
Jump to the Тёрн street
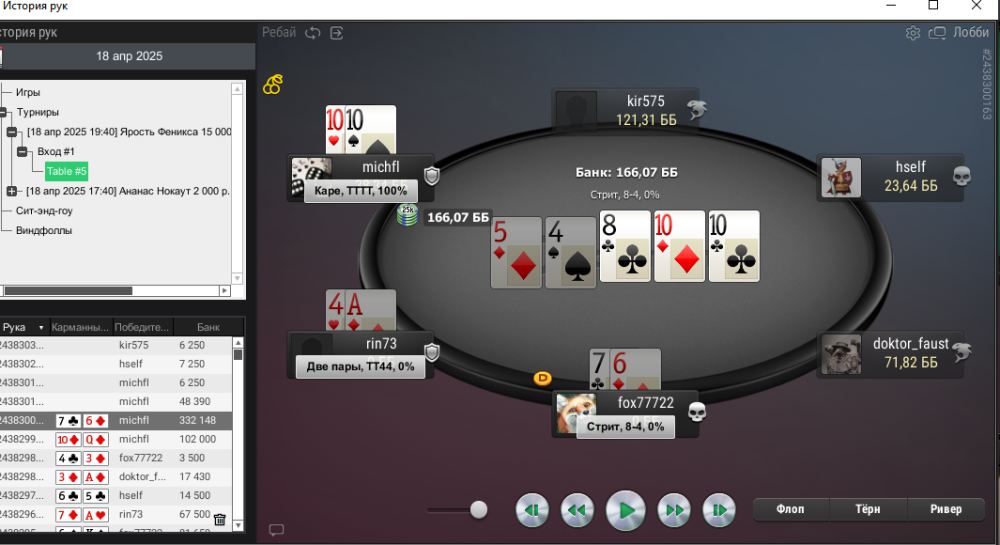[868, 509]
